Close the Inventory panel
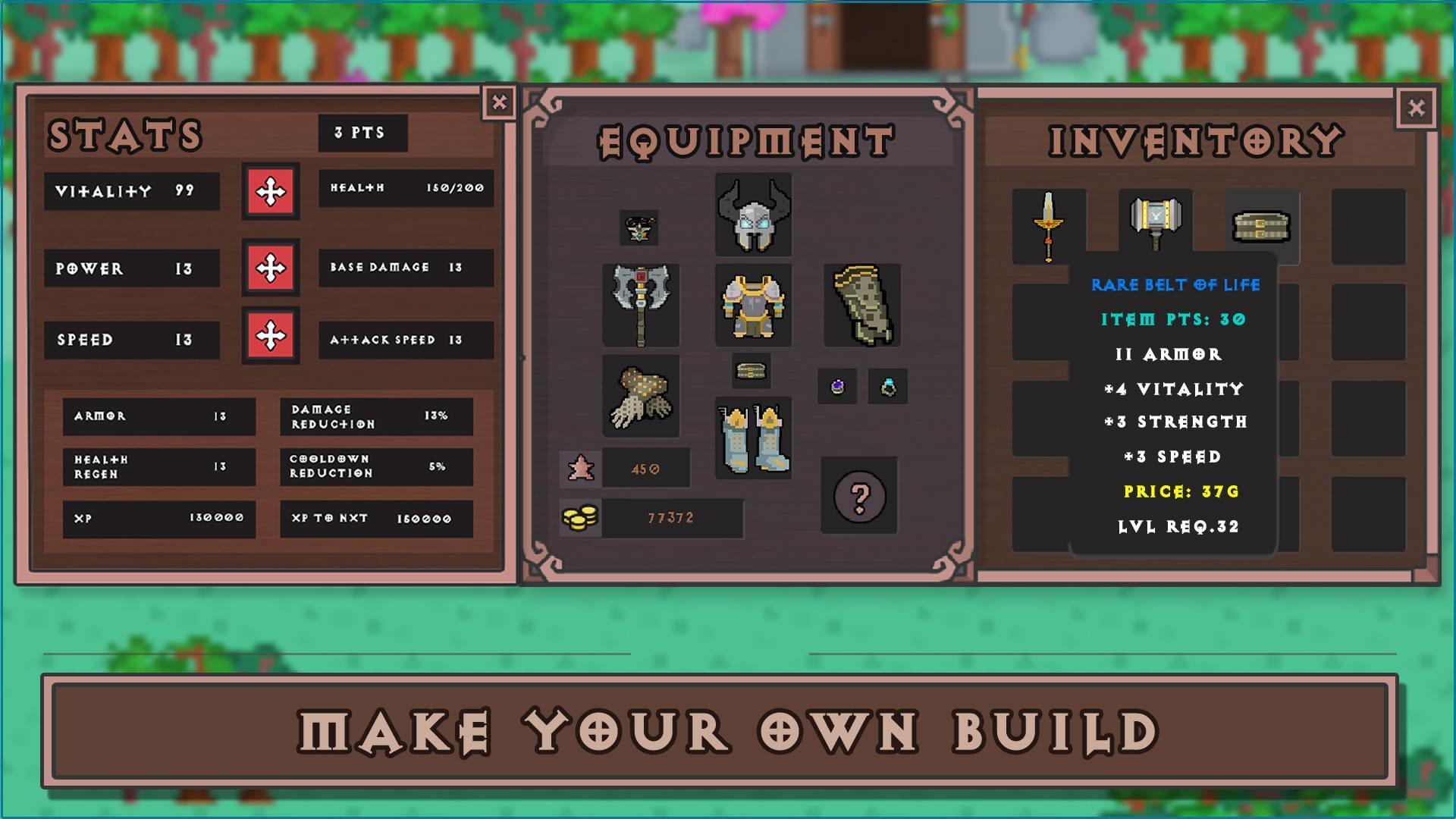The height and width of the screenshot is (819, 1456). pos(1416,108)
